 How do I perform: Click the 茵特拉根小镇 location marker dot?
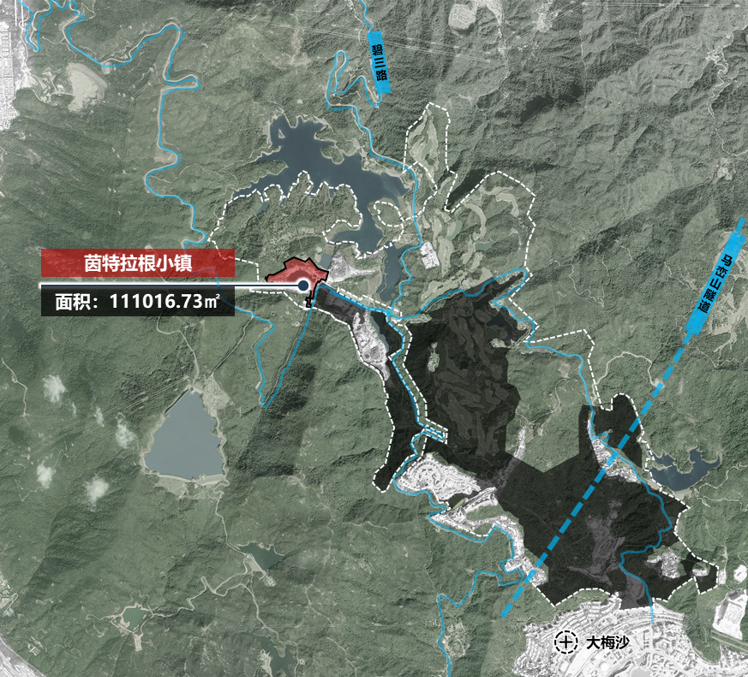tap(303, 287)
